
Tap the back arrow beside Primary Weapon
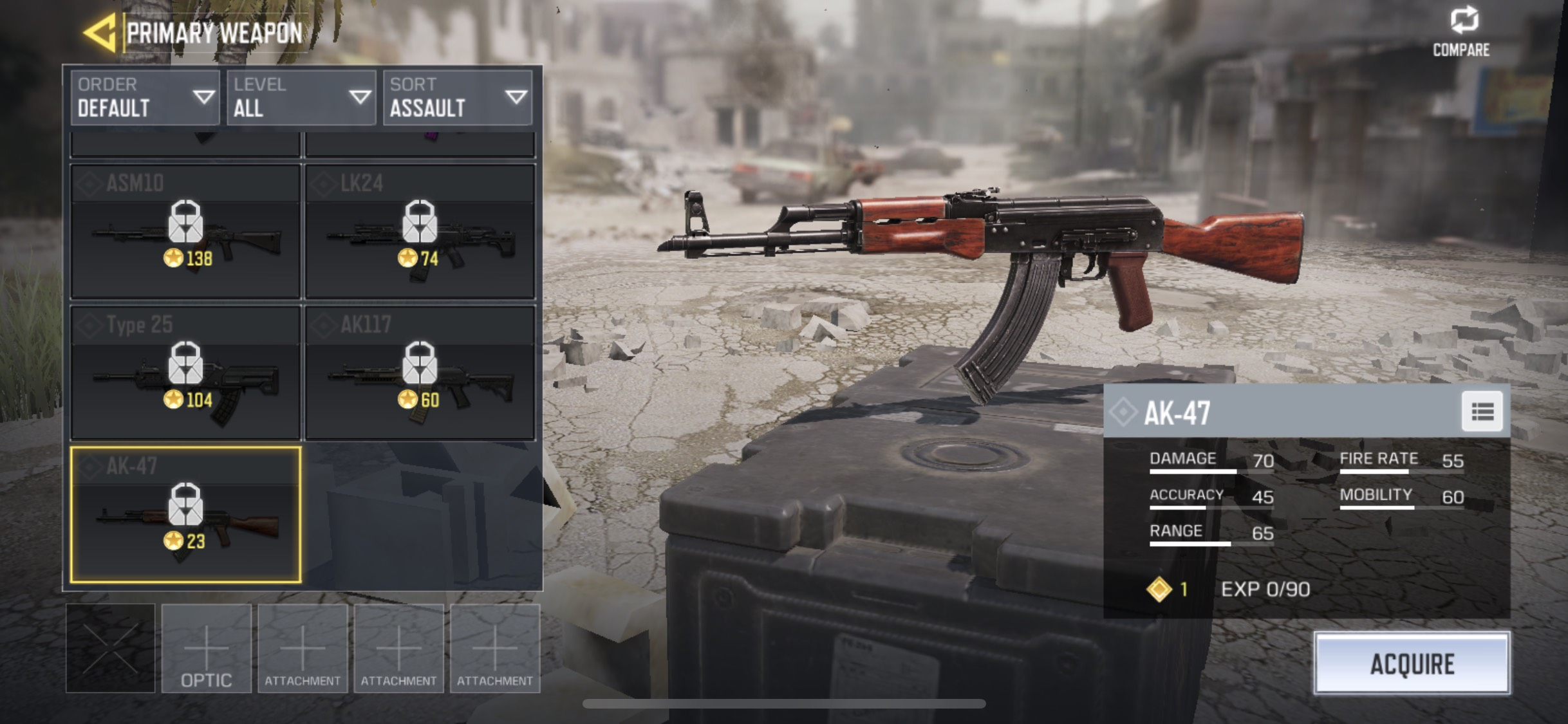click(x=100, y=33)
